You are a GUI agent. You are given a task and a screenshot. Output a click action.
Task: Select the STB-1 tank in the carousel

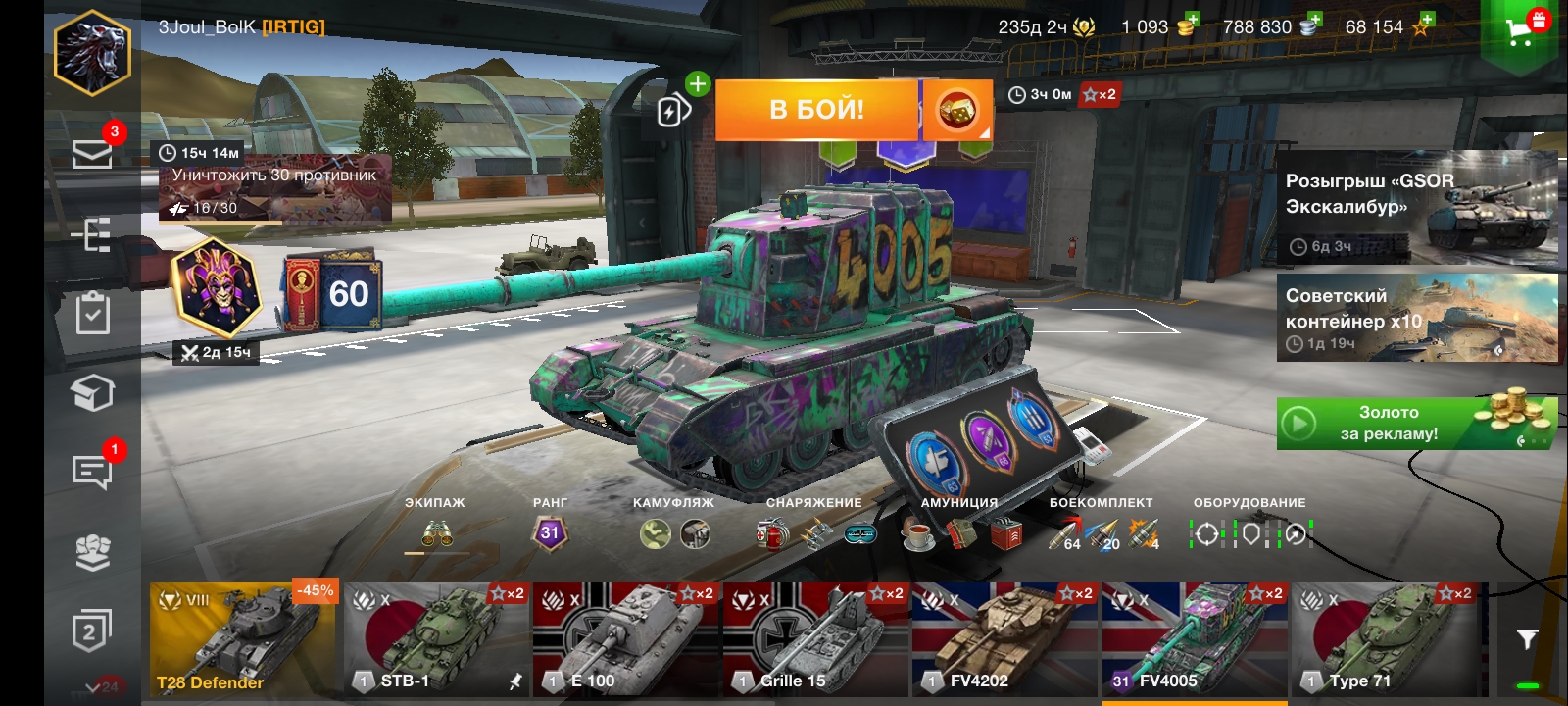[436, 639]
